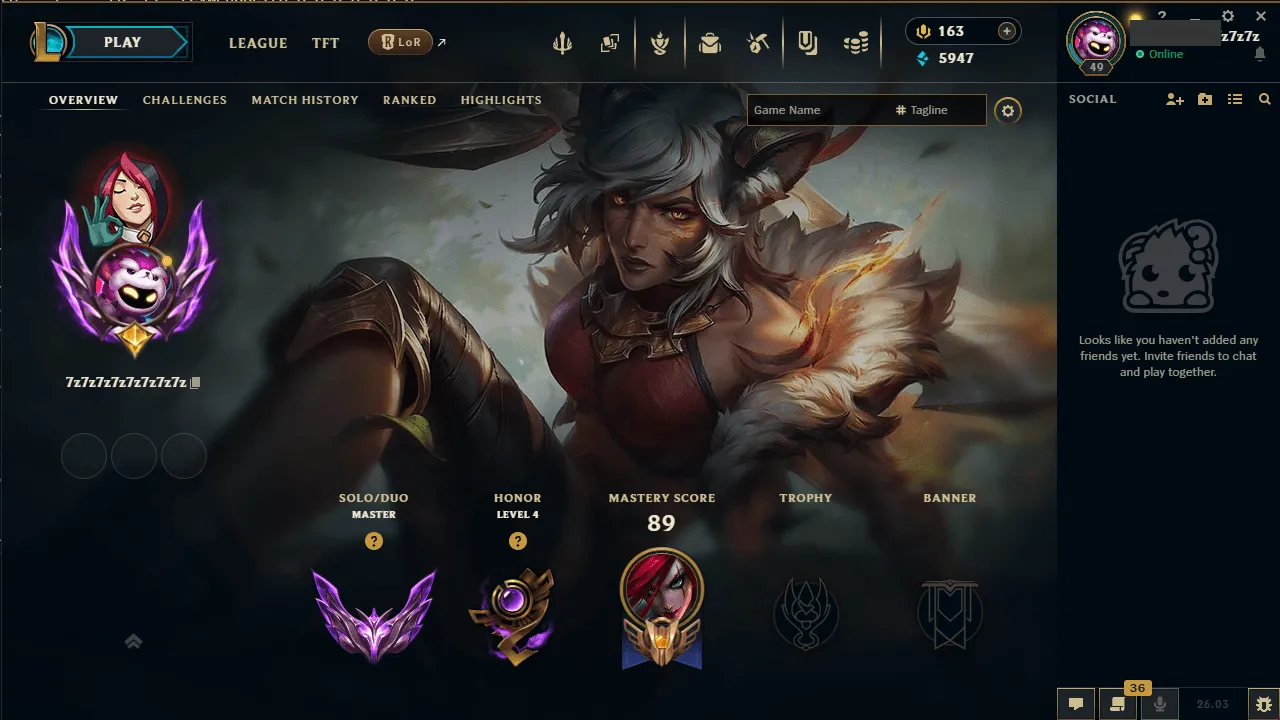Open the Online status dropdown
The image size is (1280, 720).
1165,55
